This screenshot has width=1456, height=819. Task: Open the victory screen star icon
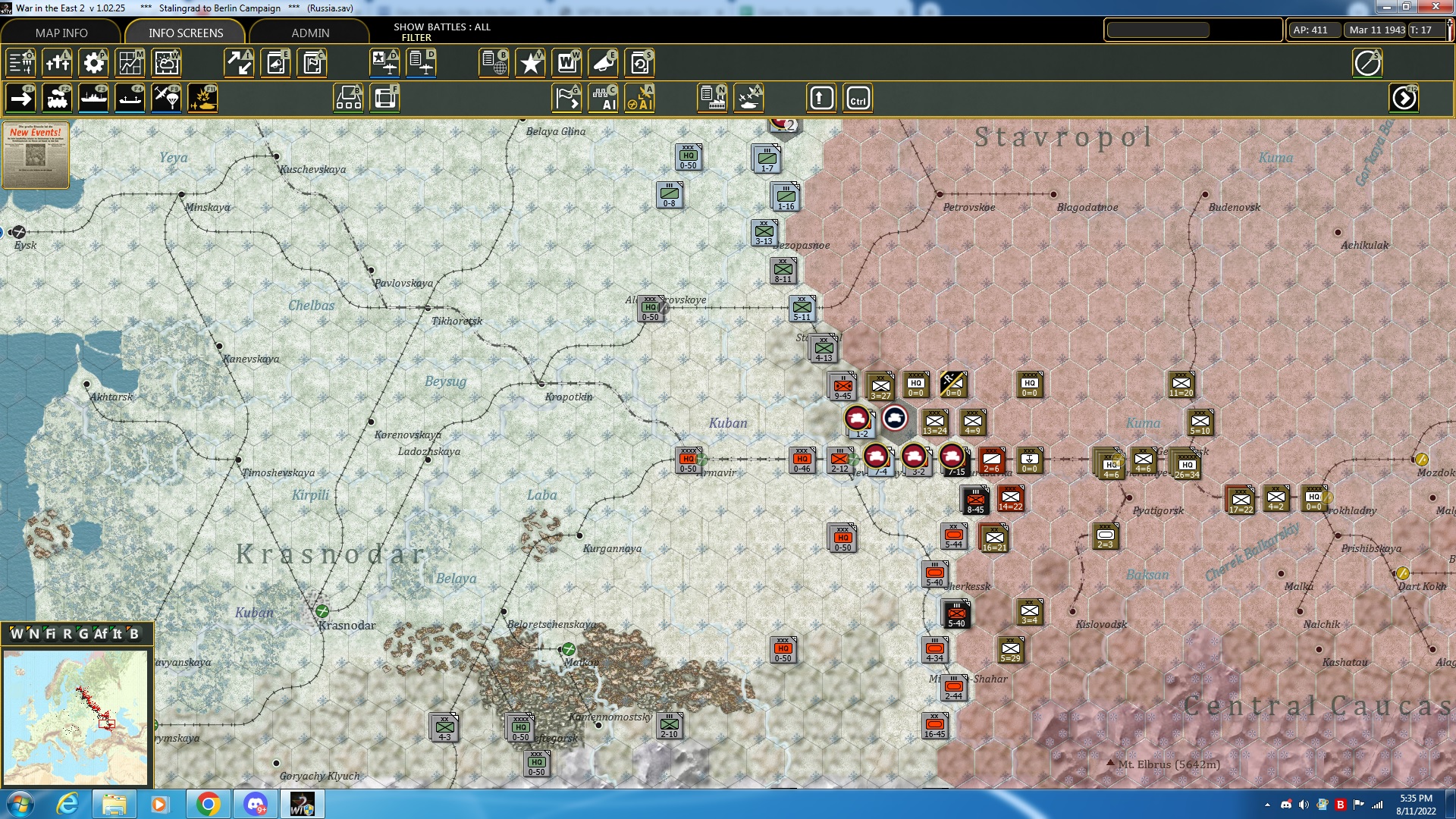530,63
